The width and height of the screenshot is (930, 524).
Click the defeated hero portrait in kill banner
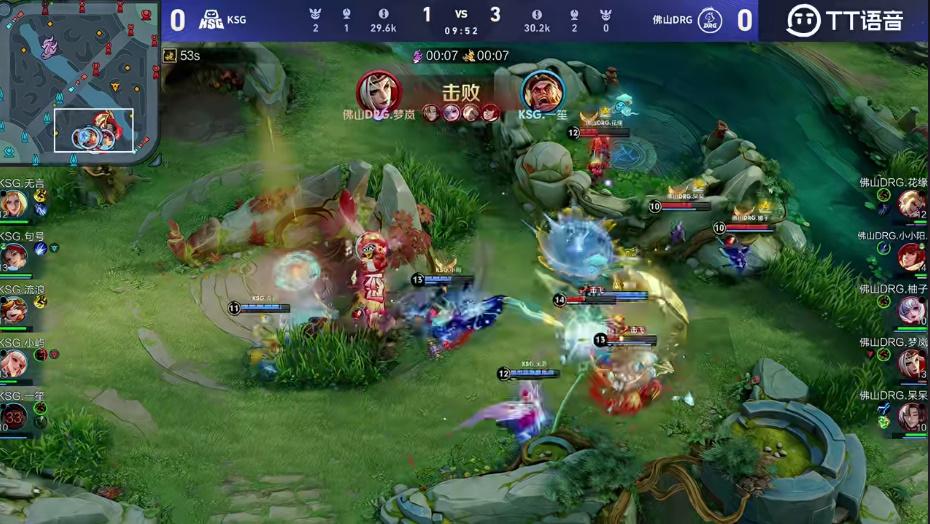click(x=541, y=91)
